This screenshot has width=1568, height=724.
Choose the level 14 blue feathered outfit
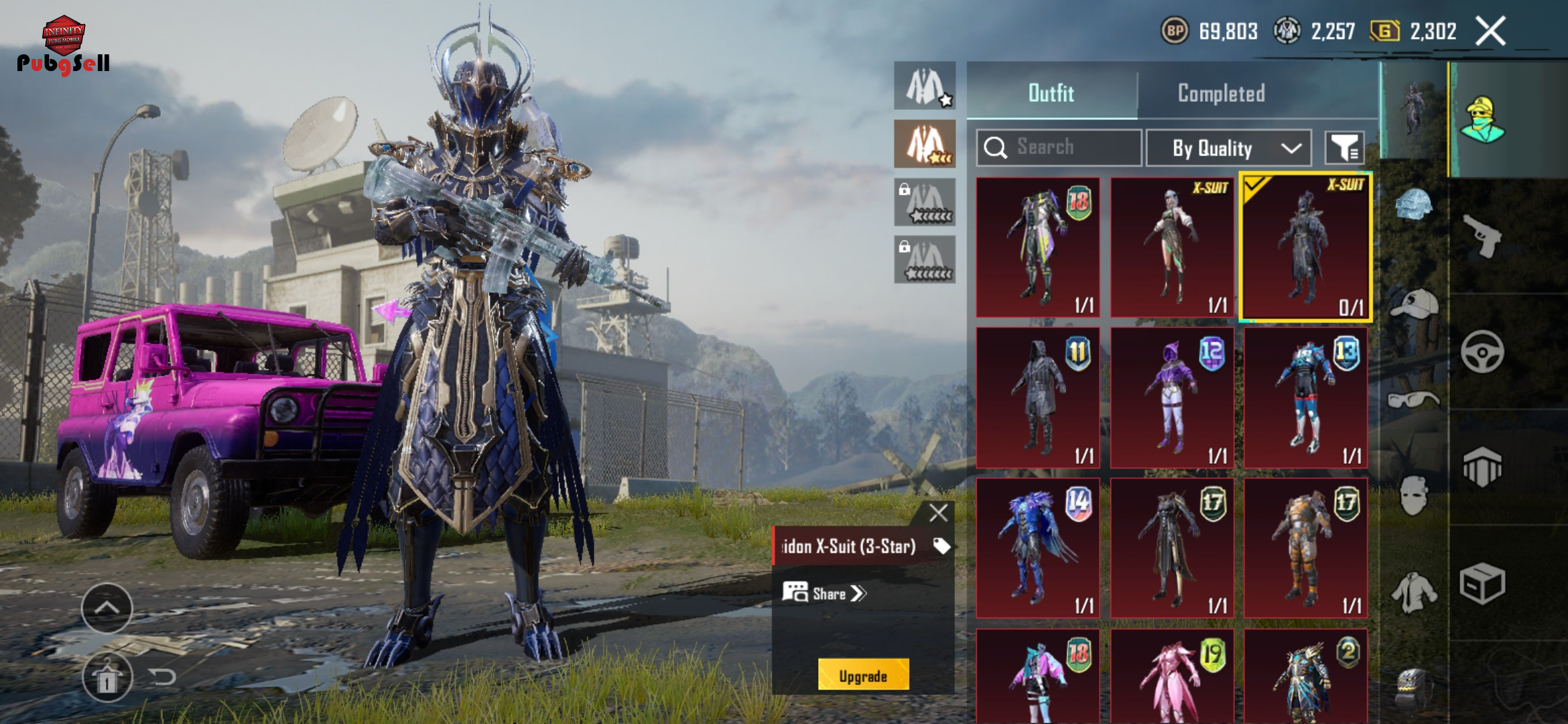pyautogui.click(x=1037, y=548)
